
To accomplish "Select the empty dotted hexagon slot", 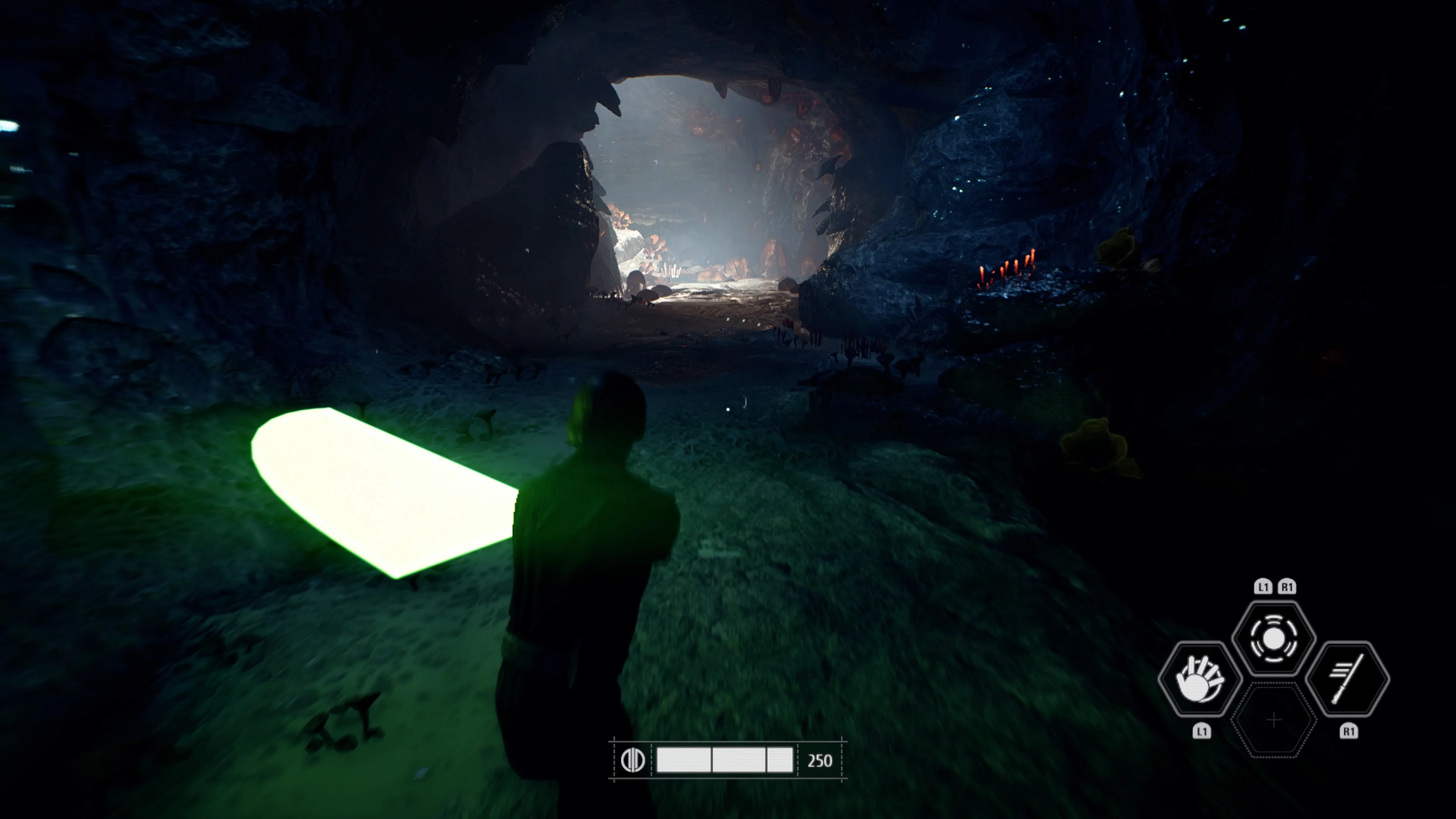I will tap(1274, 720).
